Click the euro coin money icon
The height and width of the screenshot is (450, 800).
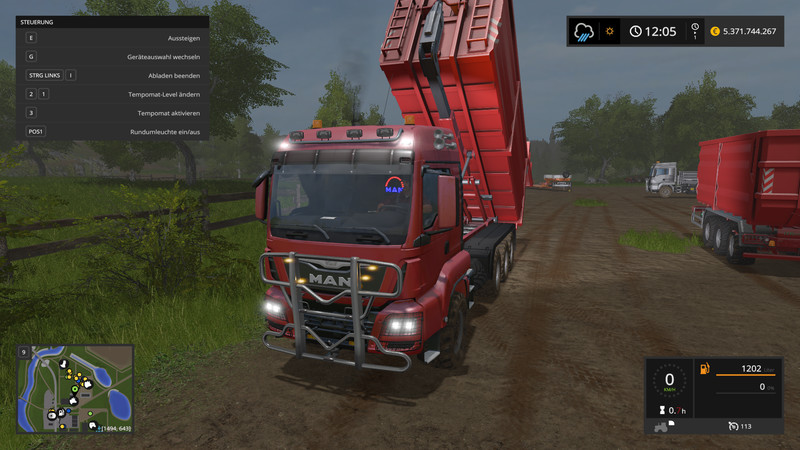coord(715,31)
